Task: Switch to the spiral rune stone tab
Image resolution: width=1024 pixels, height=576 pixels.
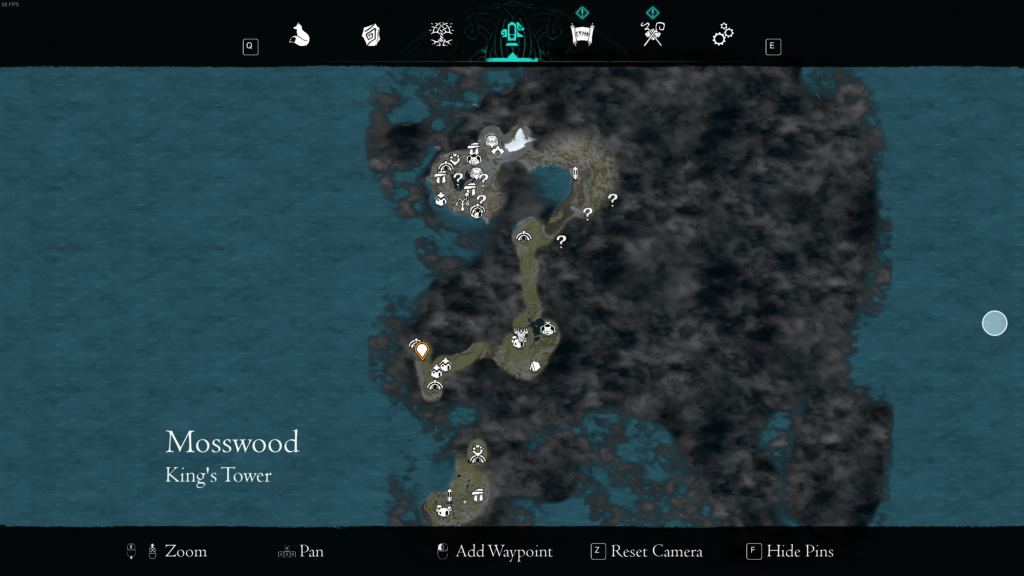Action: pos(370,35)
